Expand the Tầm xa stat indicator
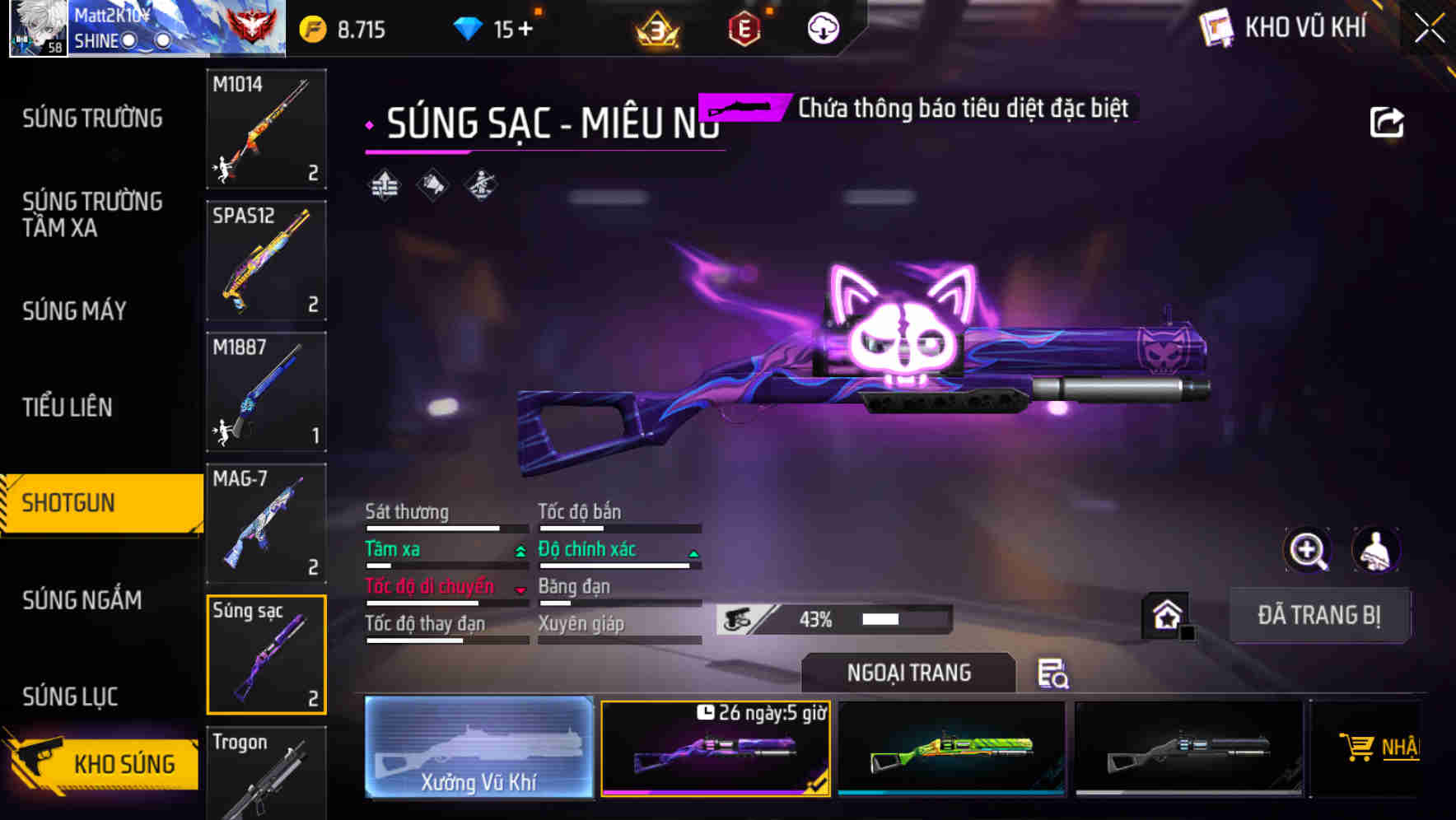This screenshot has width=1456, height=820. (x=521, y=550)
